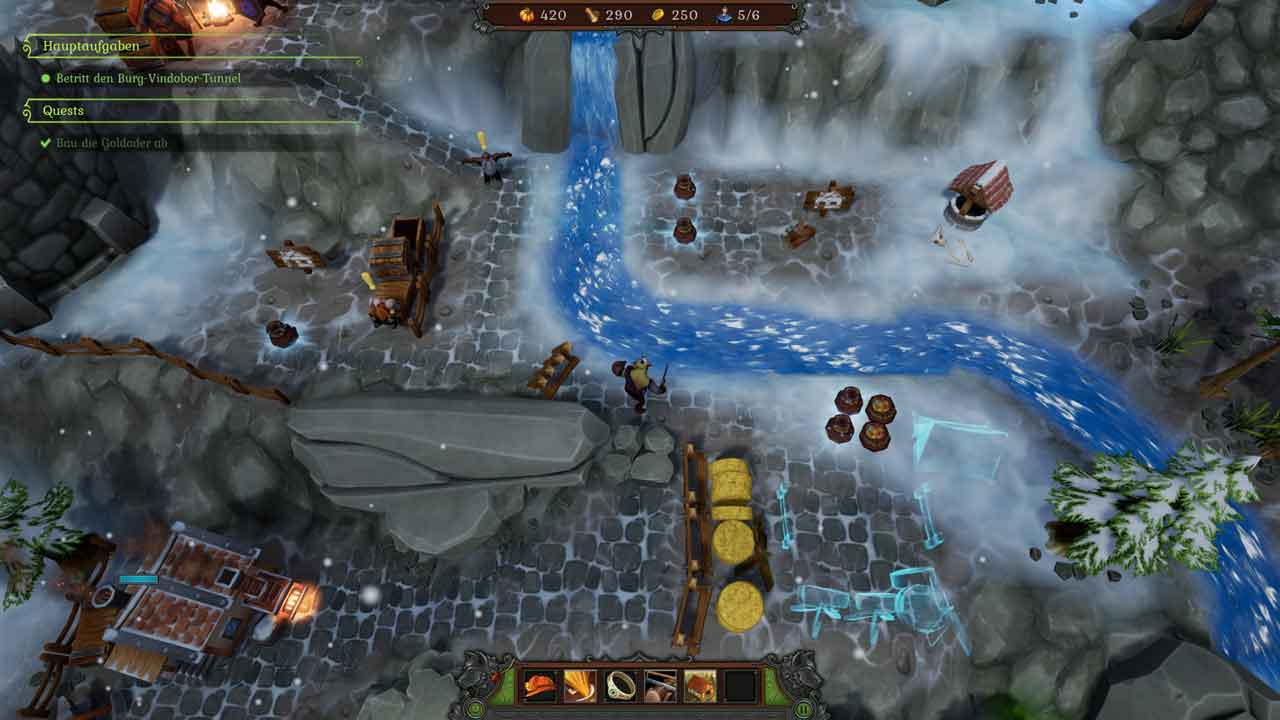Select the Betritt den Burg-Vindobor-Tunnel objective

141,77
